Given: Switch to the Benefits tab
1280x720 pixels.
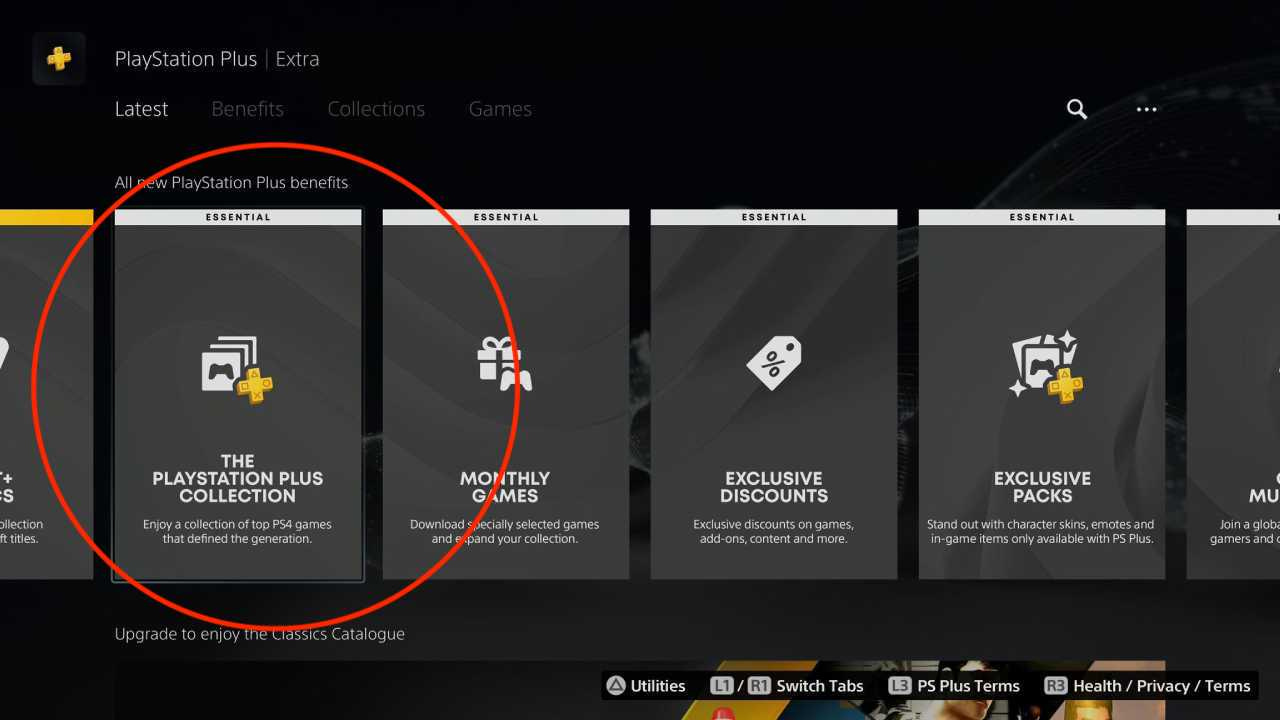Looking at the screenshot, I should click(247, 109).
